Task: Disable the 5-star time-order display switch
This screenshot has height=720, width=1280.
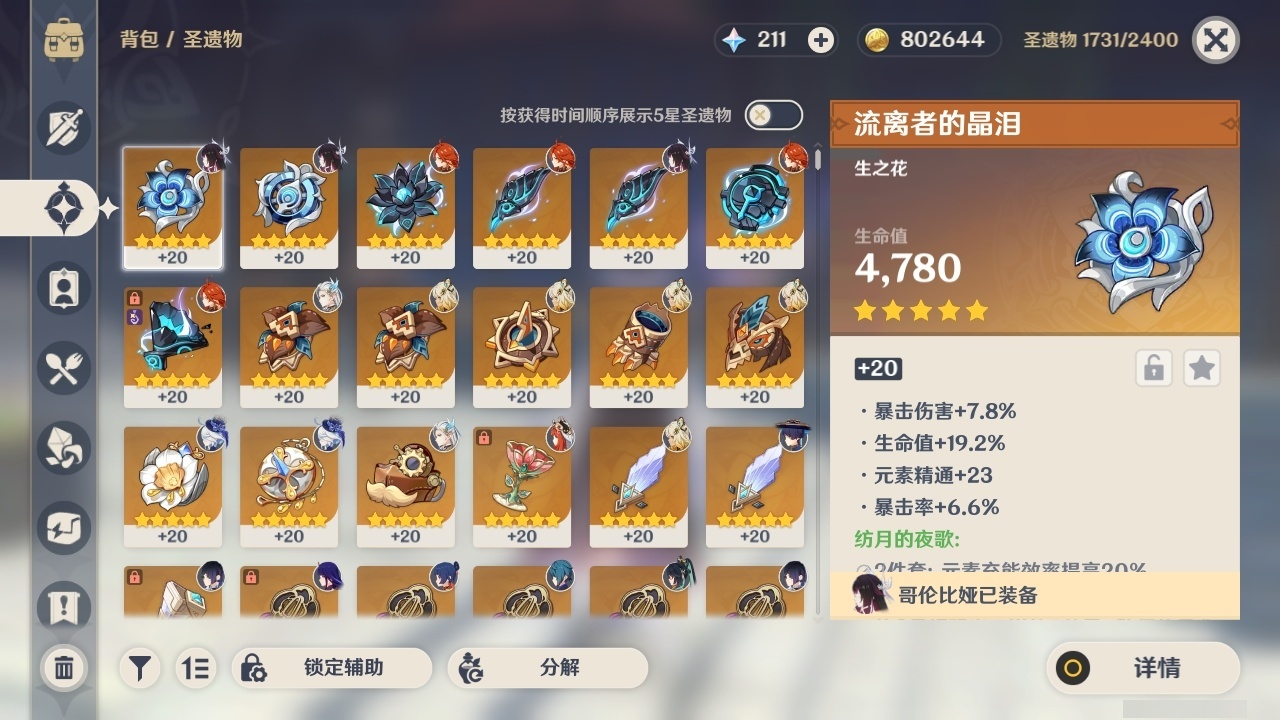Action: click(773, 115)
